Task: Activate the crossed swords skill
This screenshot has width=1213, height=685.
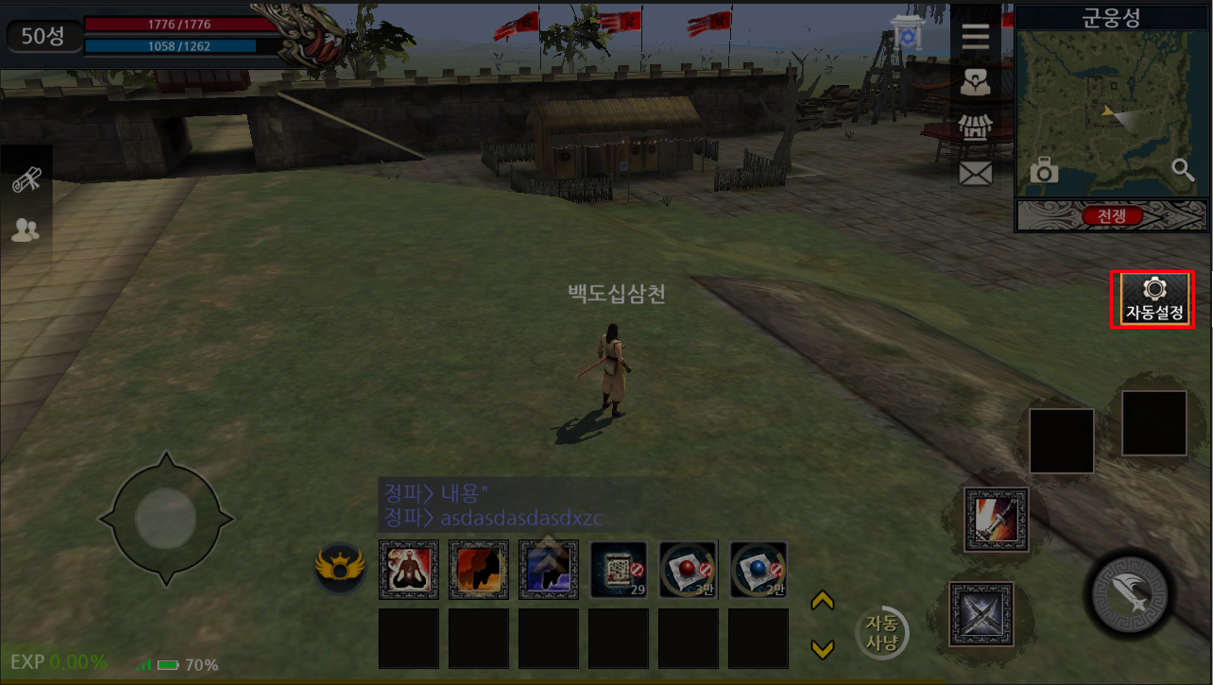Action: click(981, 613)
